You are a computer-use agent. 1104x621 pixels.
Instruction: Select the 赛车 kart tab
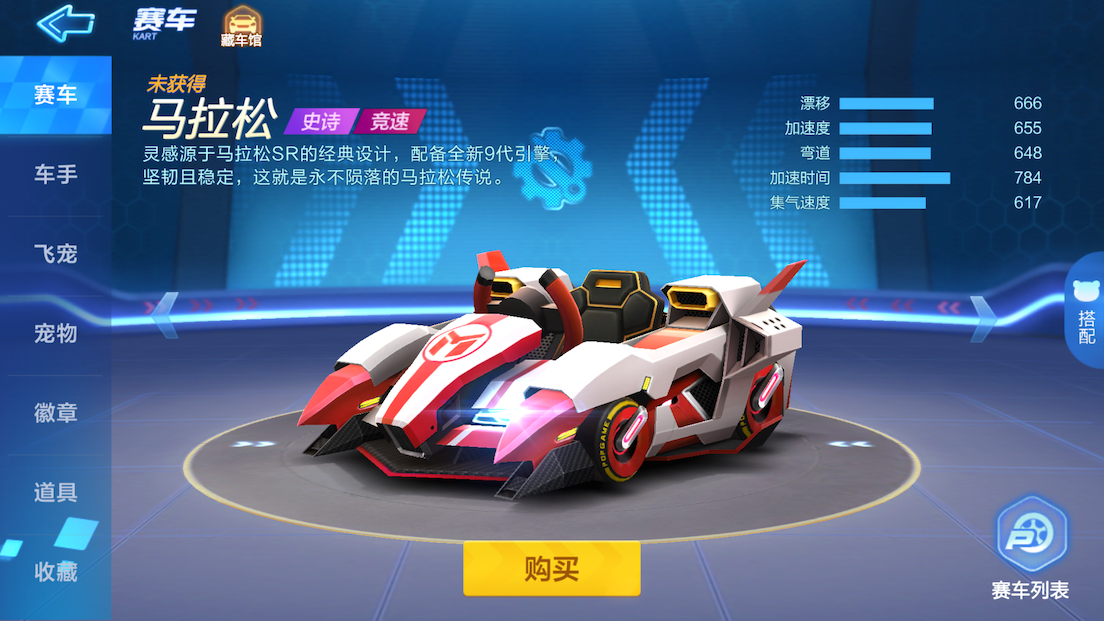point(55,96)
